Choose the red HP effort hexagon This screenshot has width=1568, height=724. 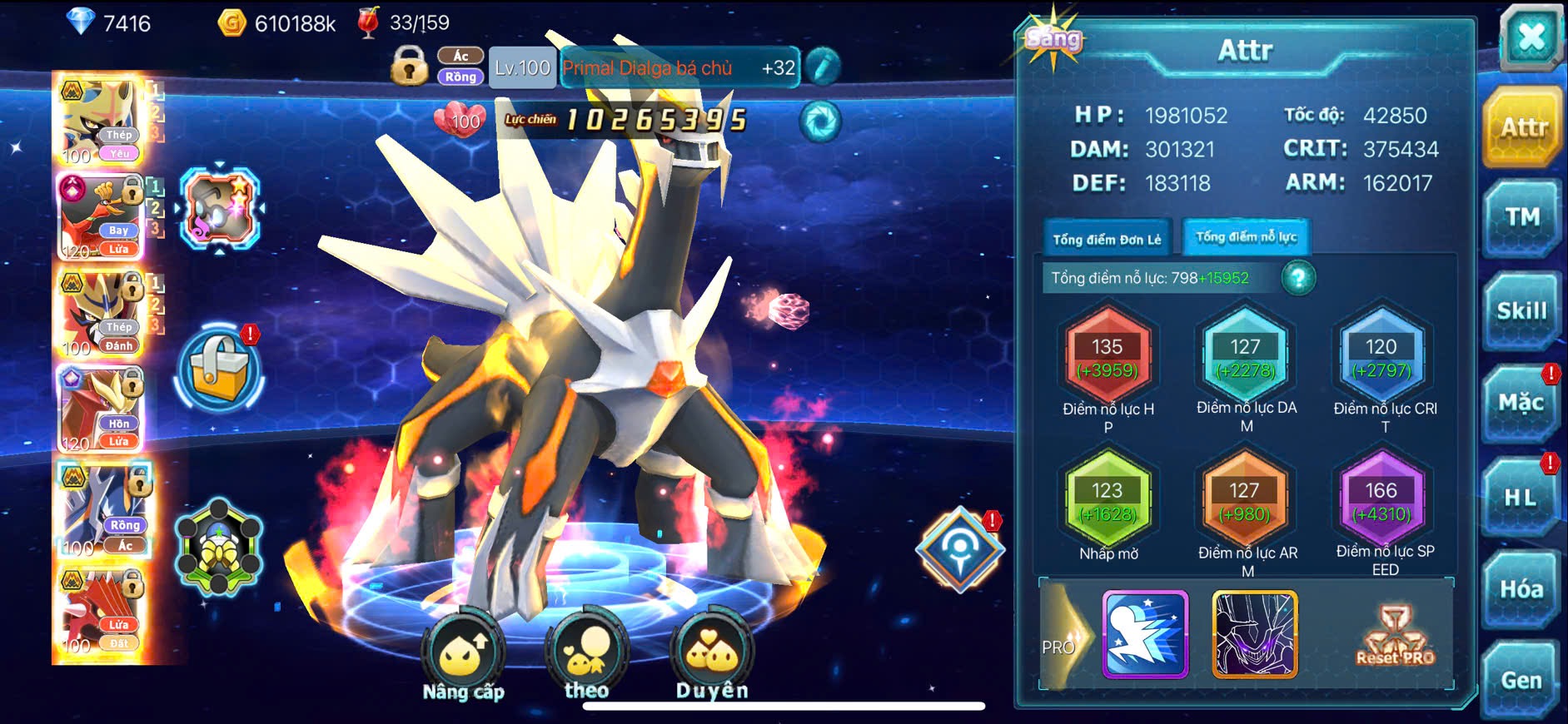point(1108,358)
